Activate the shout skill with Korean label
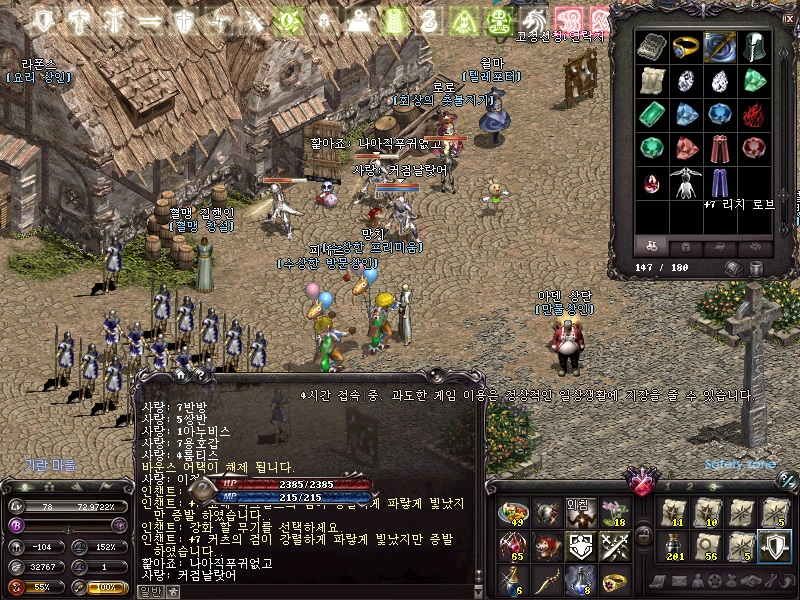800x600 pixels. point(579,513)
